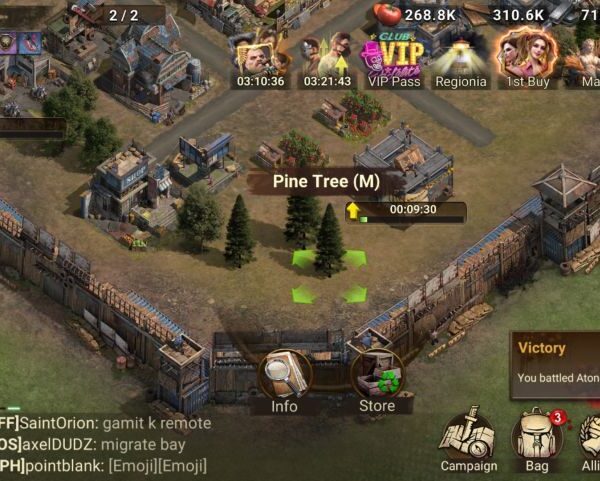Screen dimensions: 600x481
Task: Select the purple shield buff icon
Action: tap(8, 42)
